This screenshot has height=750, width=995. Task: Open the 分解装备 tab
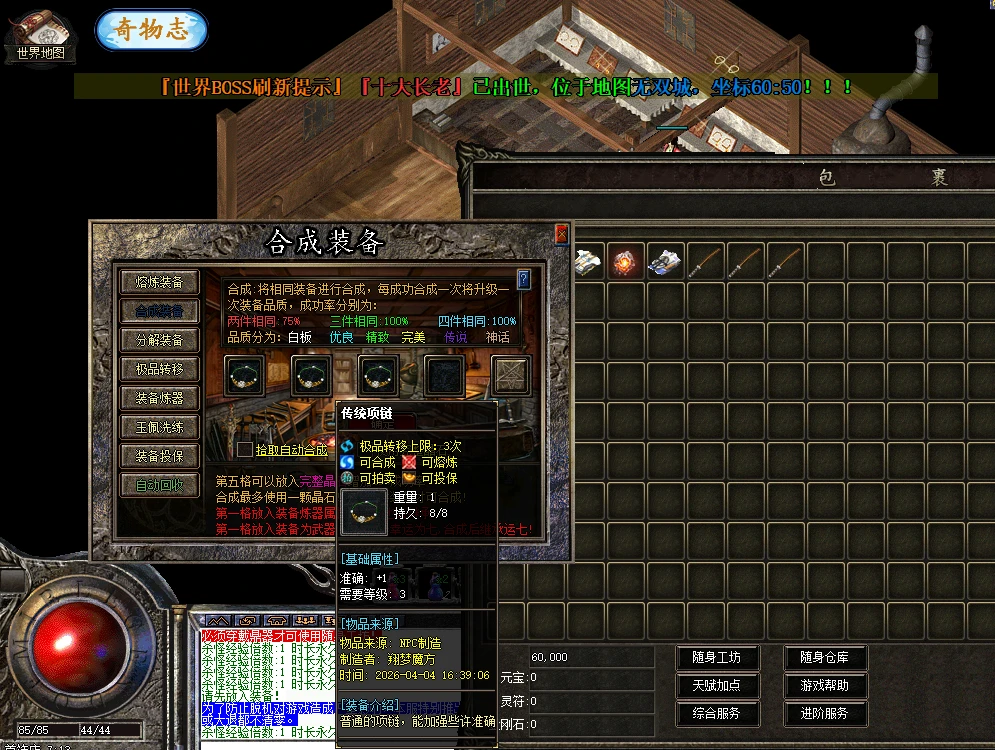[x=159, y=340]
